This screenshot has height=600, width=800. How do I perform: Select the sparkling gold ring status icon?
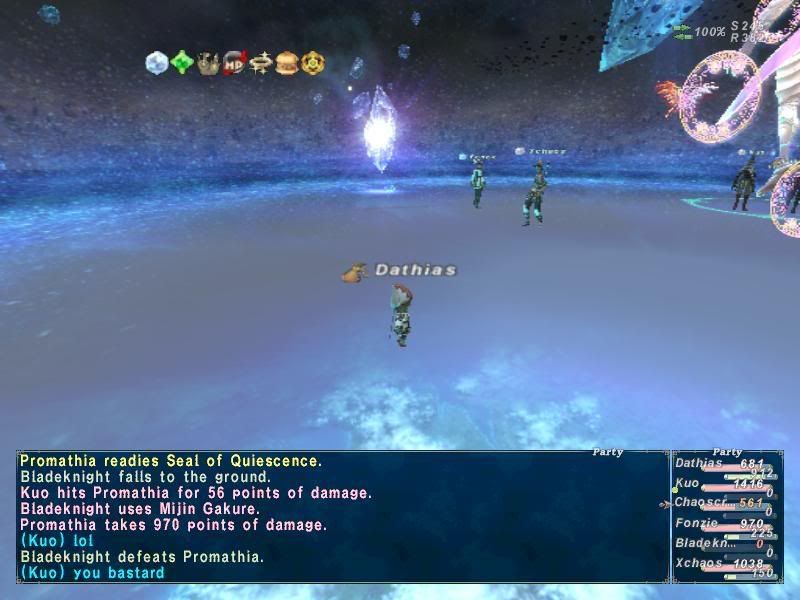click(261, 62)
